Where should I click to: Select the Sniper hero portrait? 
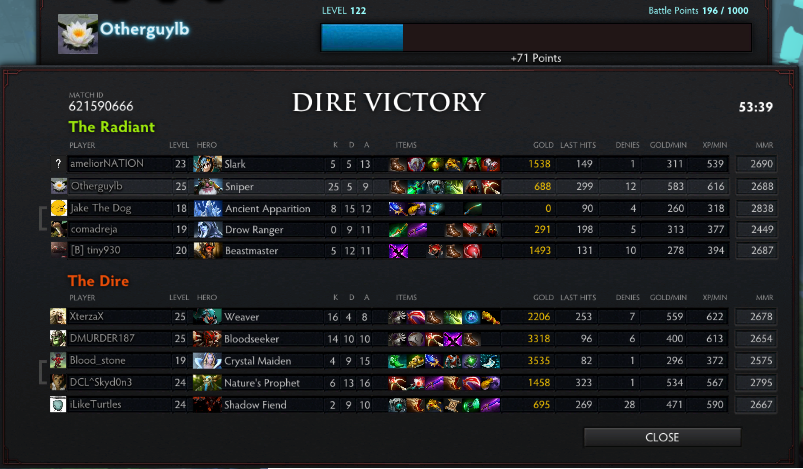[208, 186]
